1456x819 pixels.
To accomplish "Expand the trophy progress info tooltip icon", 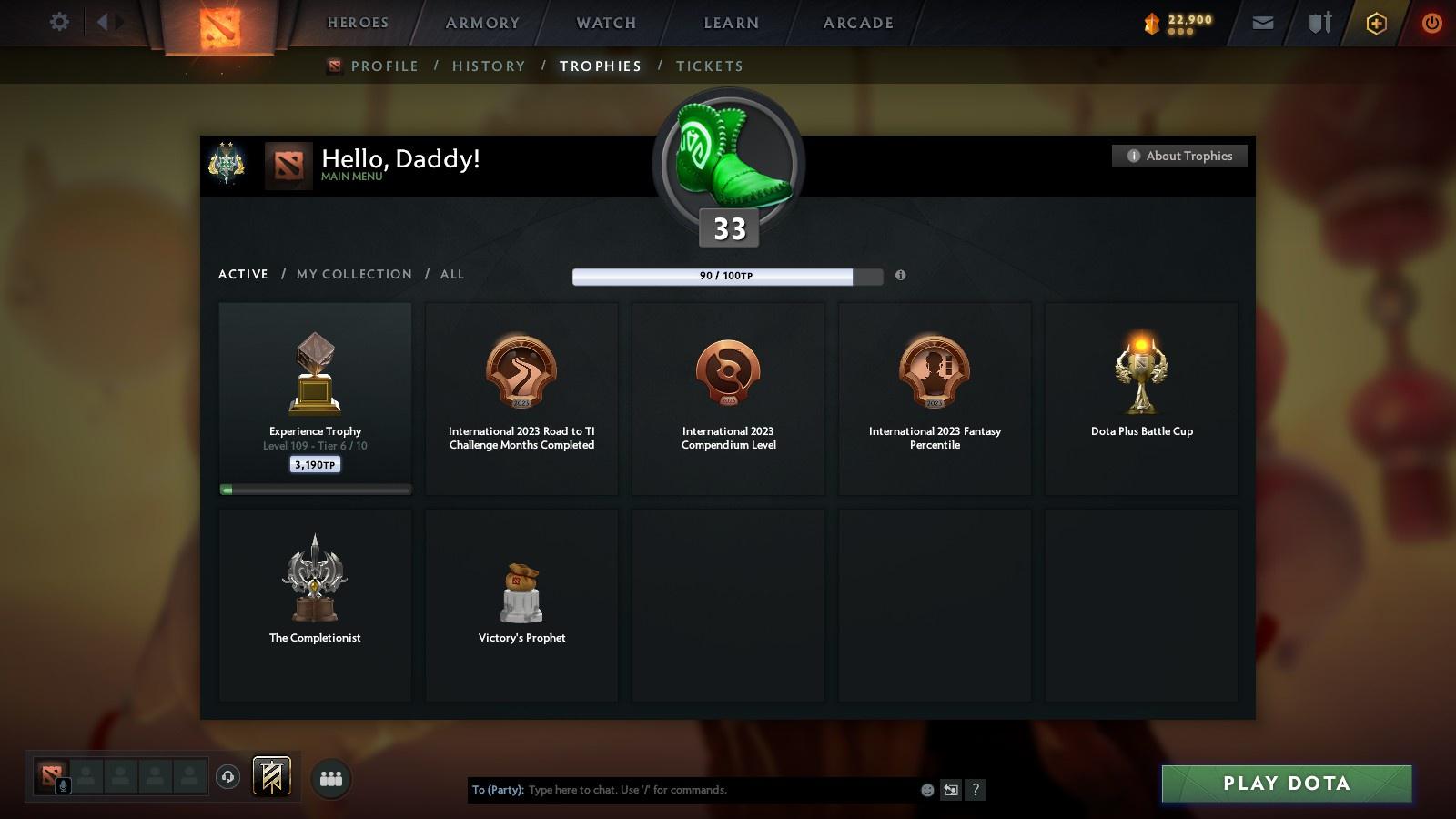I will point(901,277).
